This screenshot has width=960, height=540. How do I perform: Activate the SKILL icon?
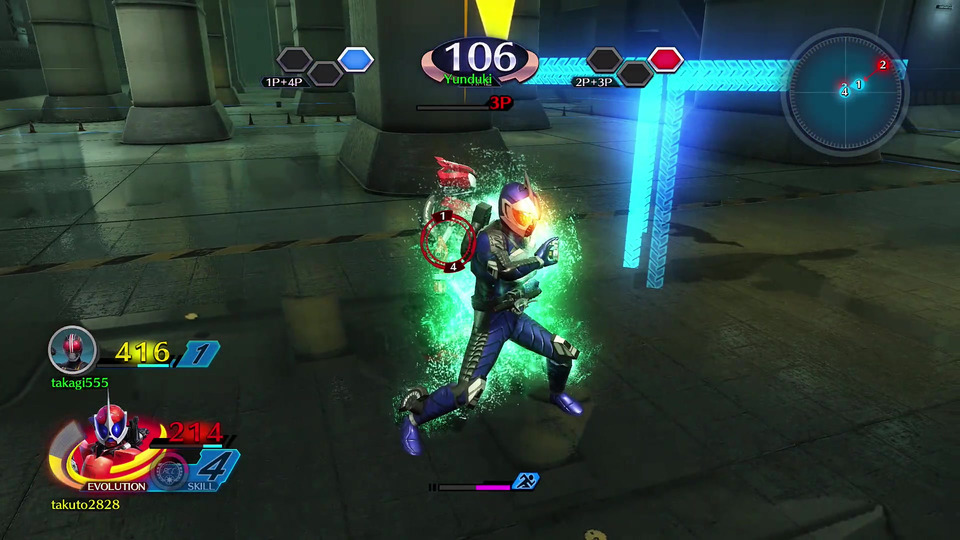pos(170,472)
